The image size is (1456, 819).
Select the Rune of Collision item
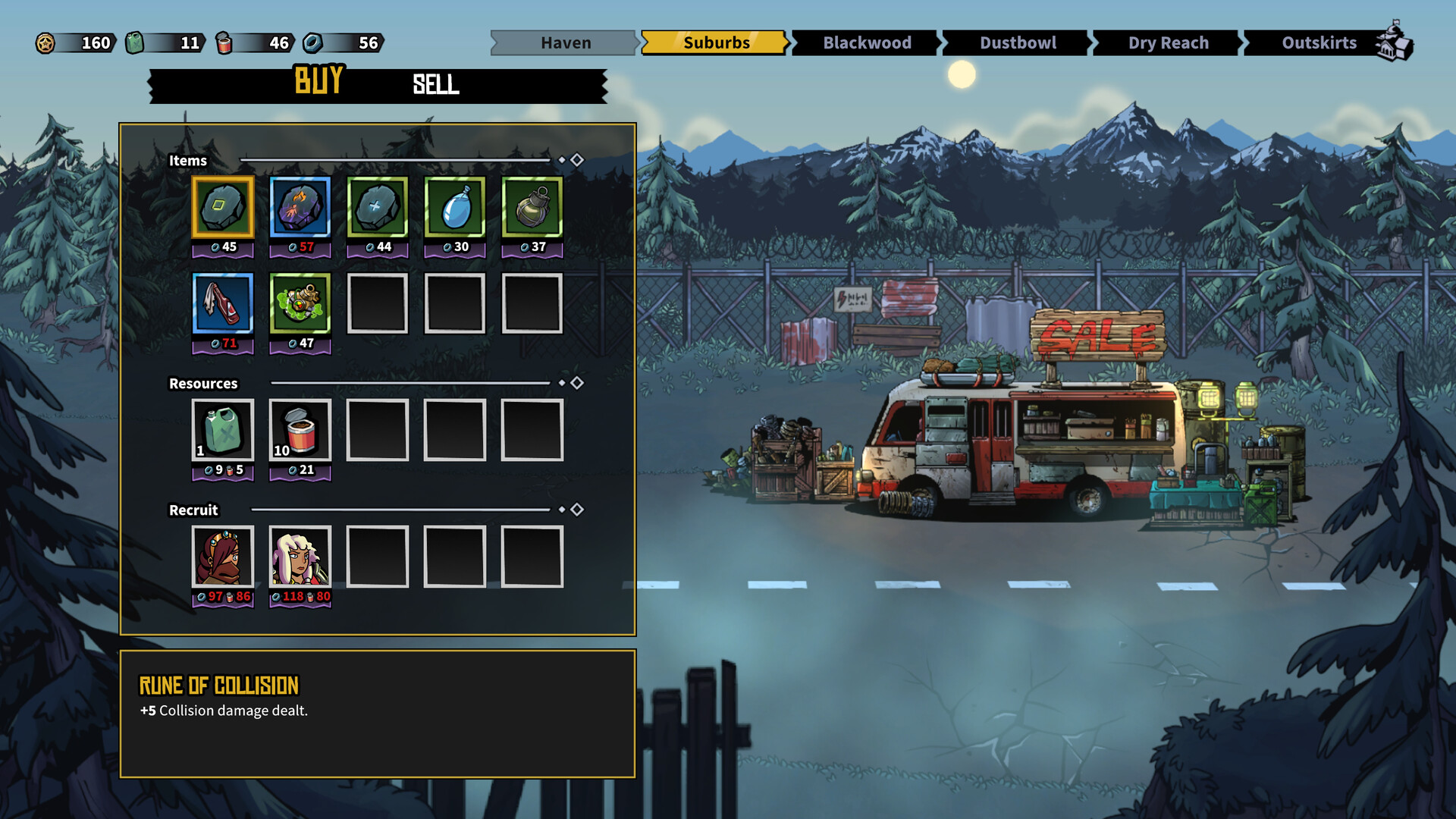(x=223, y=207)
